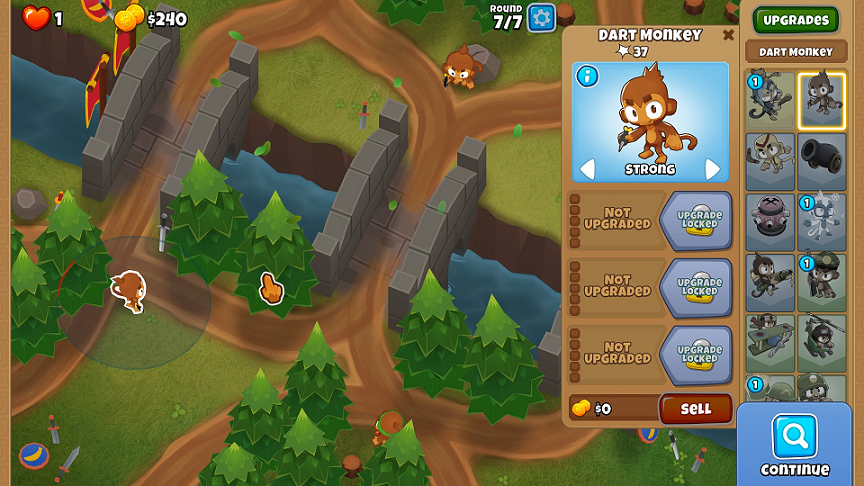864x486 pixels.
Task: Select the hero monkey in shop
Action: point(770,99)
